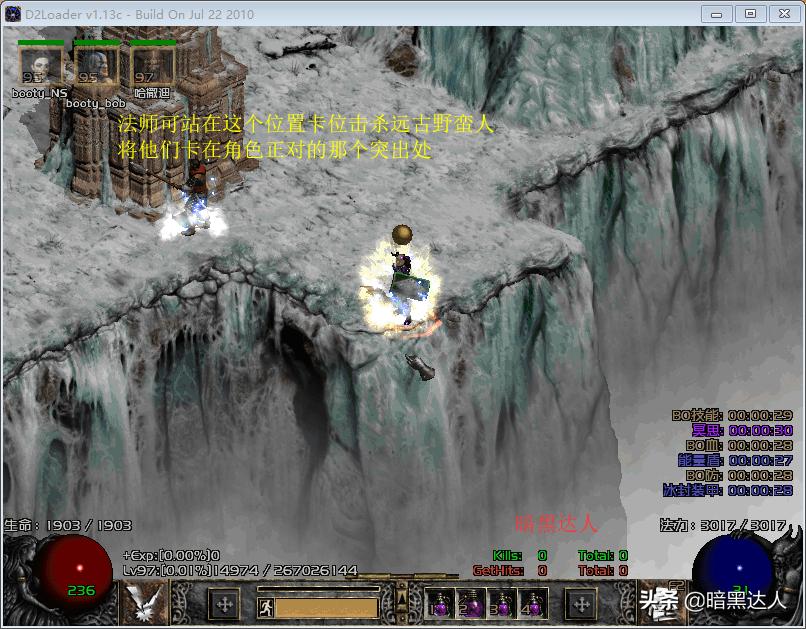
Task: Close the D2Loader window
Action: [783, 14]
